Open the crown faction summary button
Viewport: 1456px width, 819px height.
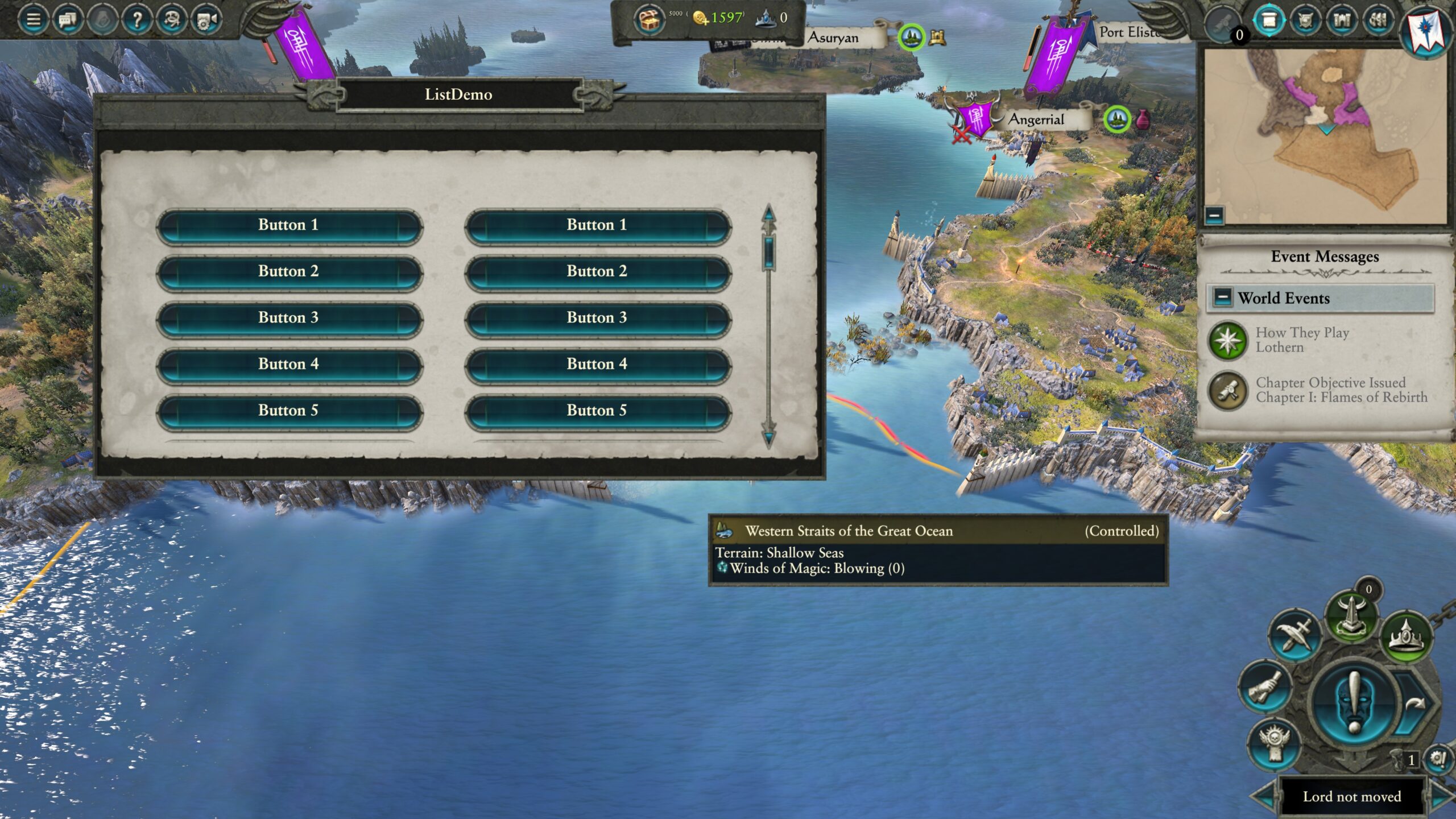(x=1406, y=635)
